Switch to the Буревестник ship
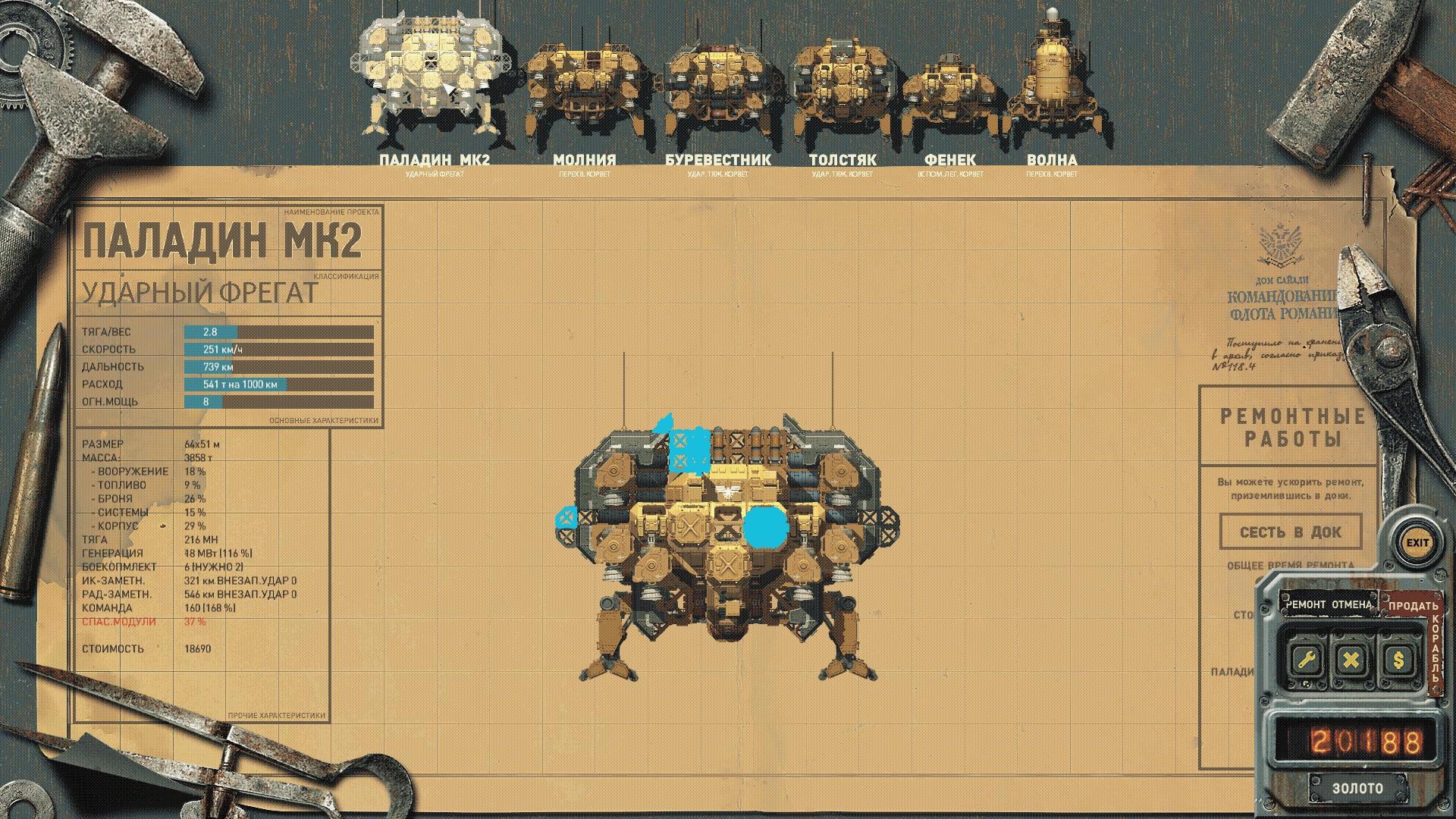This screenshot has width=1456, height=819. (x=718, y=91)
